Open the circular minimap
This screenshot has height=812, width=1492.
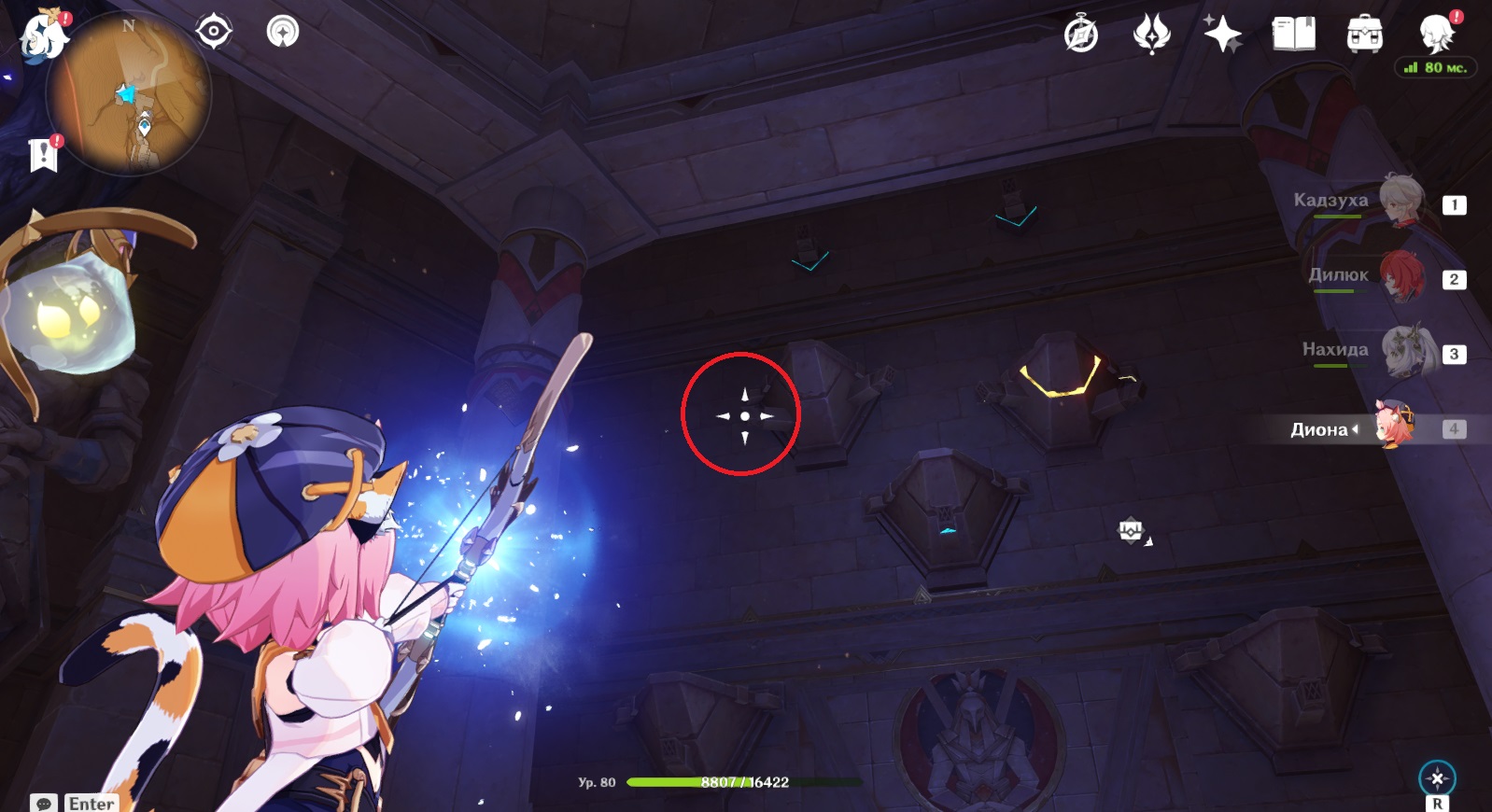pos(129,94)
